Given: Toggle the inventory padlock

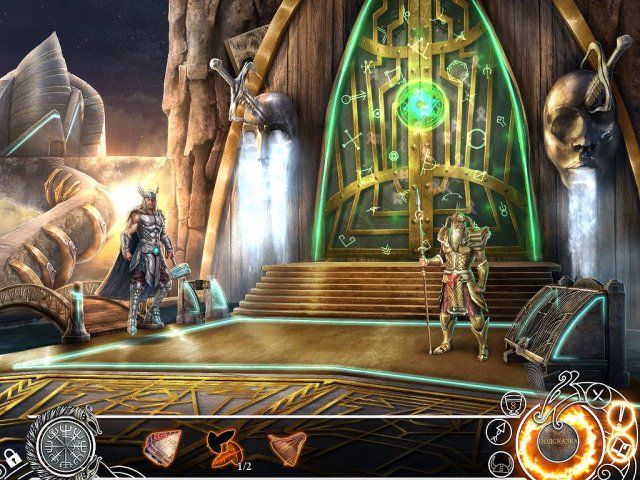Looking at the screenshot, I should click(13, 456).
